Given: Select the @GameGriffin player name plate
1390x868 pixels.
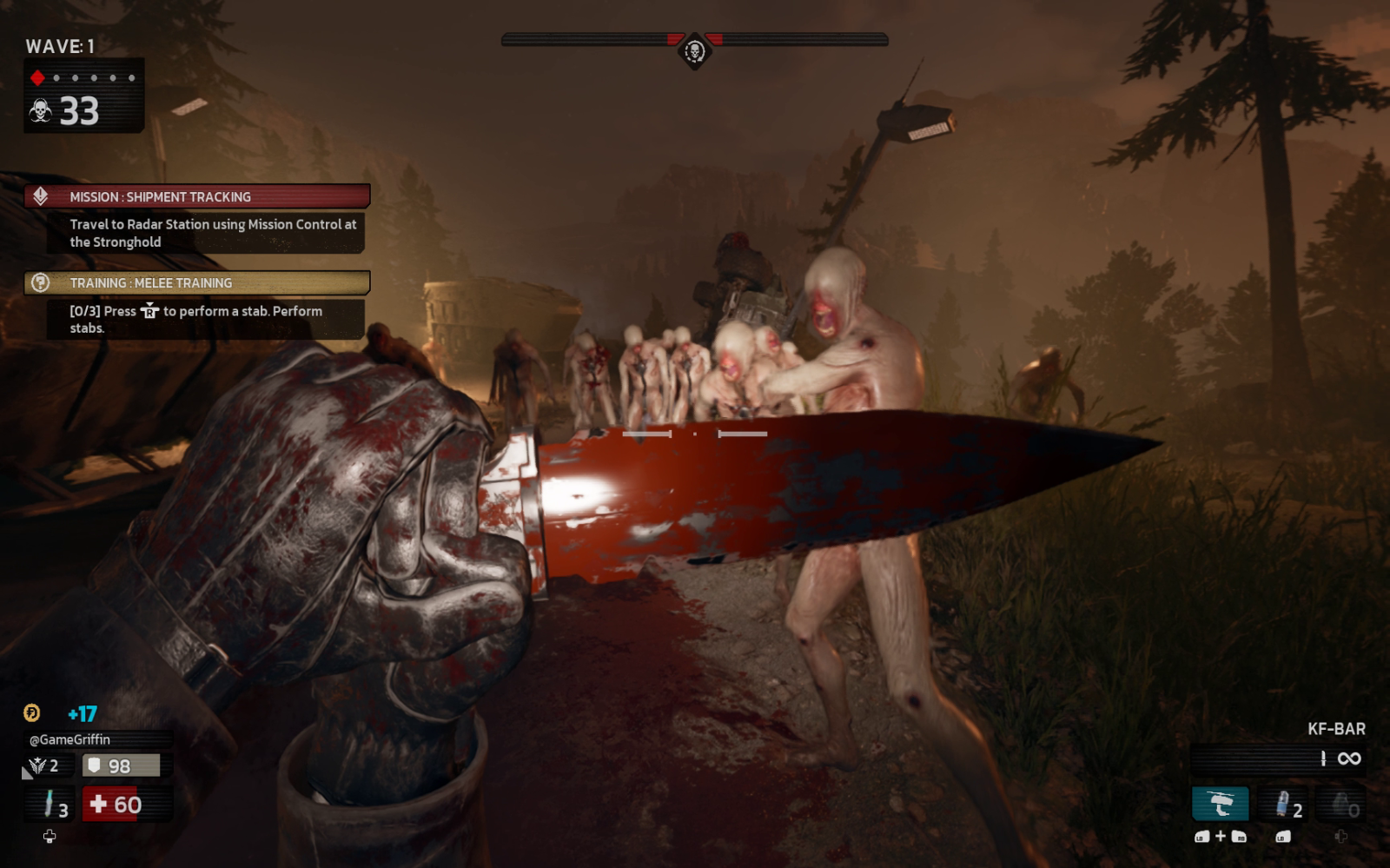Looking at the screenshot, I should pyautogui.click(x=70, y=739).
